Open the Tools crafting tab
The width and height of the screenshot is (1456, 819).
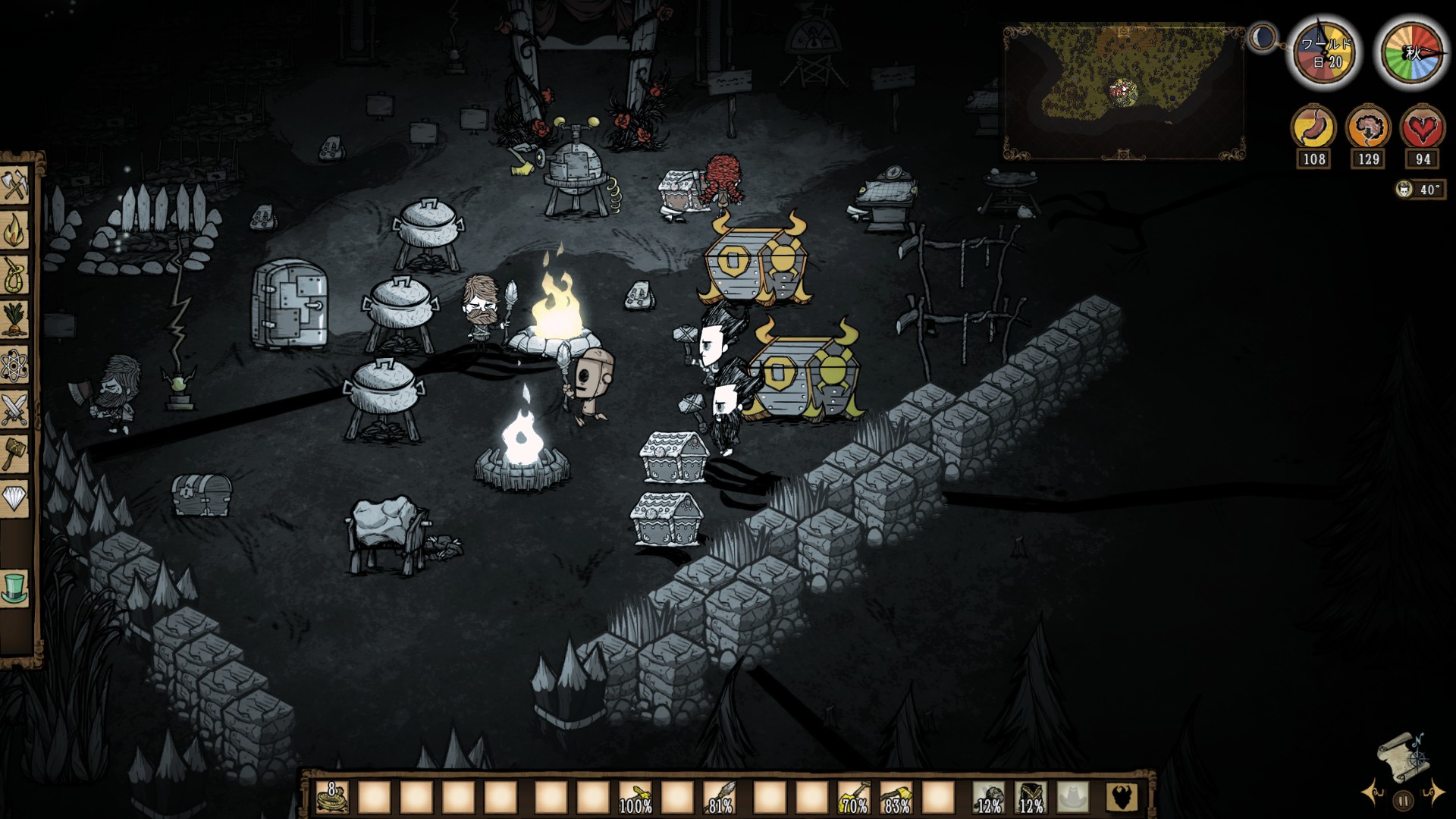15,186
